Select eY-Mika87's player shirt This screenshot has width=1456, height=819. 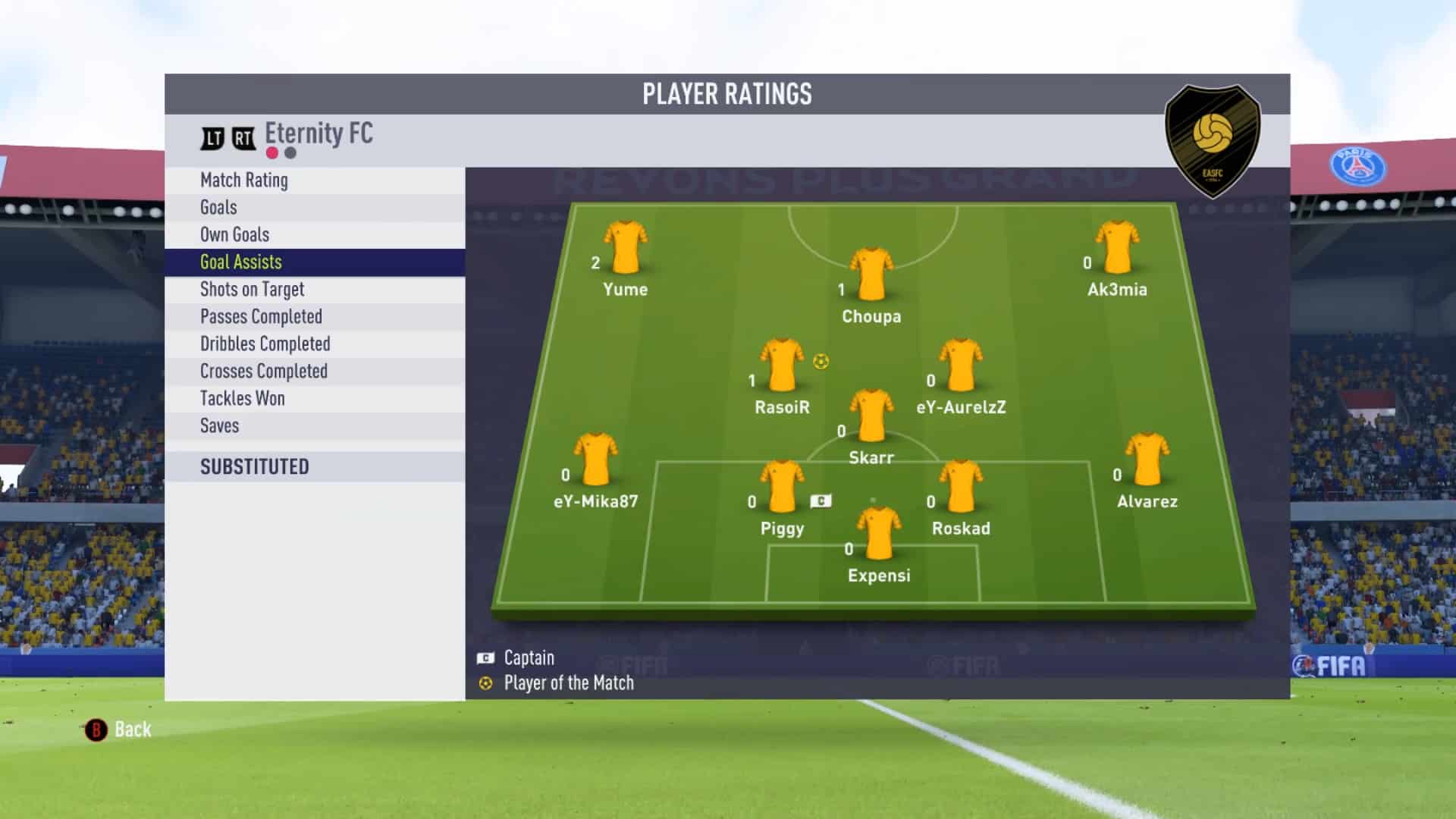click(596, 460)
